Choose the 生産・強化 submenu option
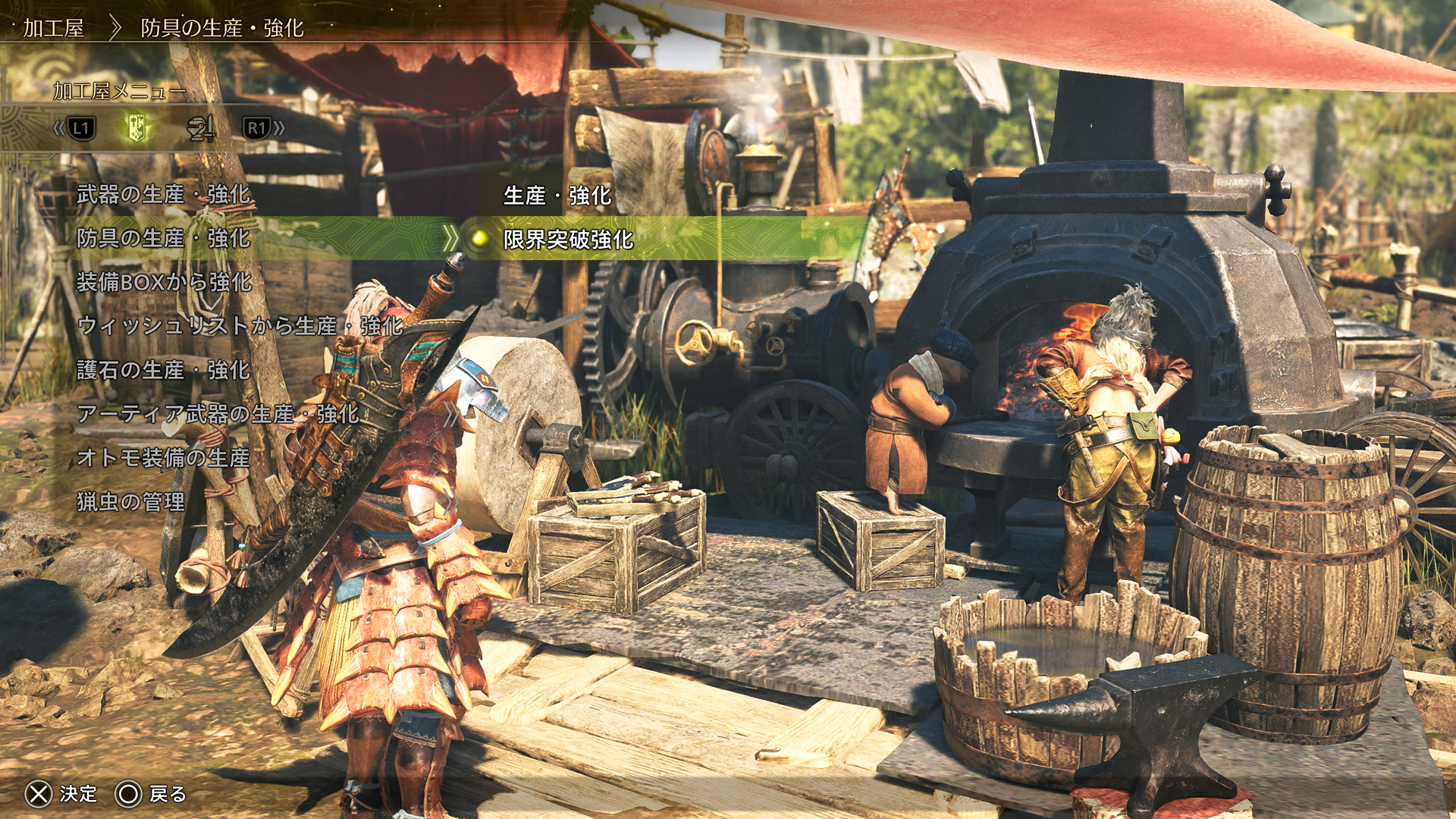The height and width of the screenshot is (819, 1456). (557, 196)
